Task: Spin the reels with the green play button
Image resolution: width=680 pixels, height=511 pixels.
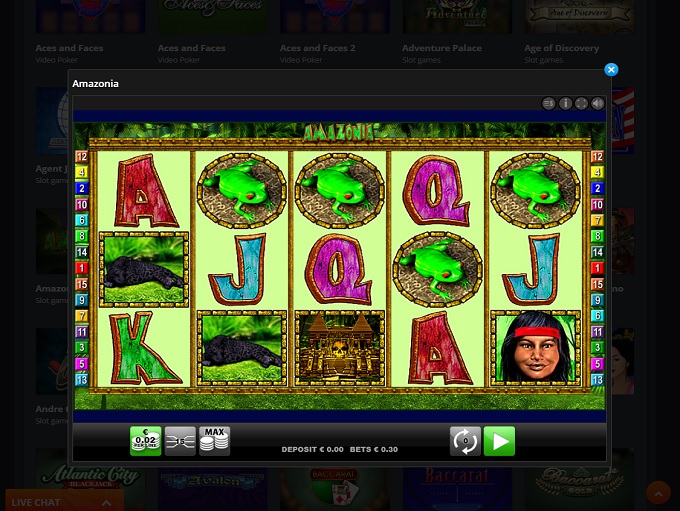Action: tap(499, 441)
